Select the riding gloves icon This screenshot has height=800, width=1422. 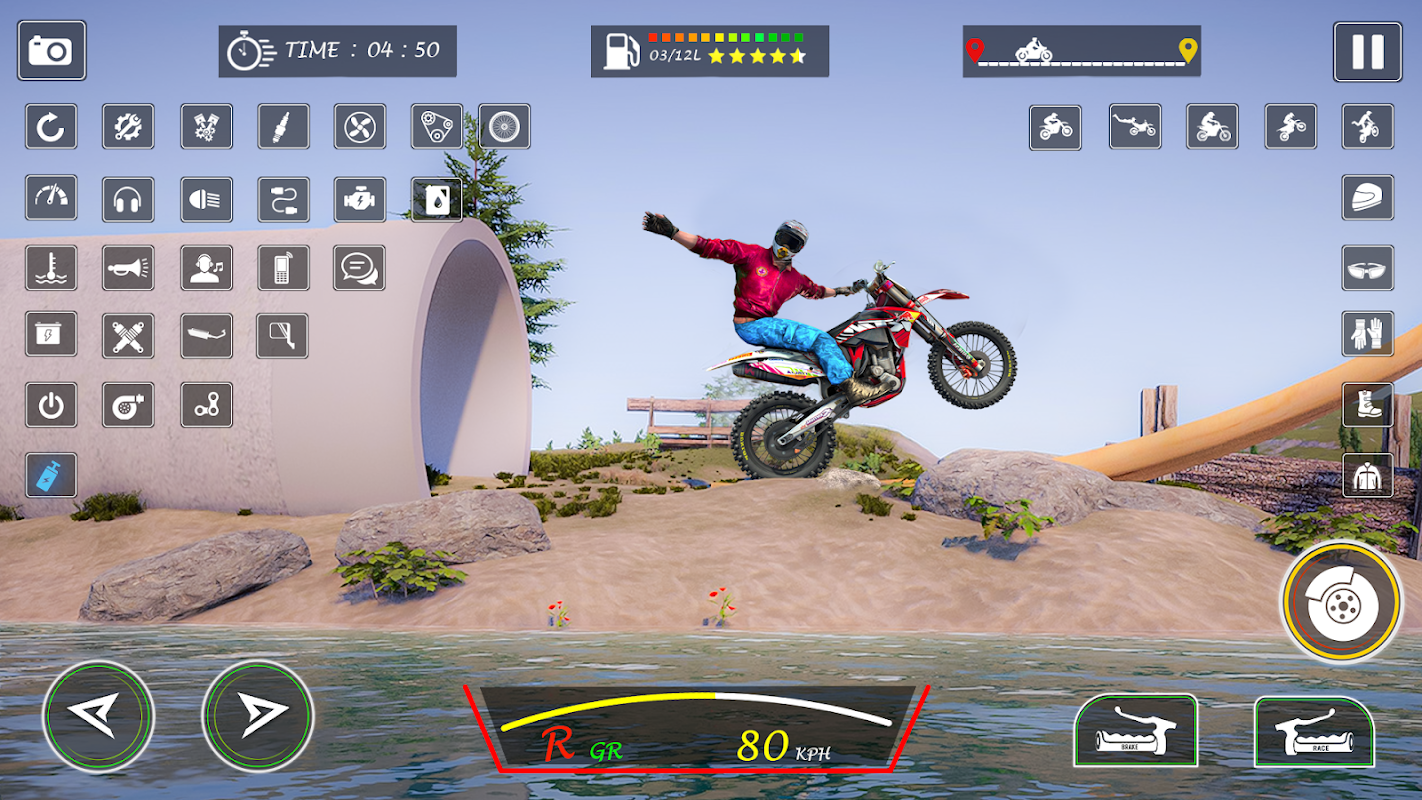pos(1367,333)
